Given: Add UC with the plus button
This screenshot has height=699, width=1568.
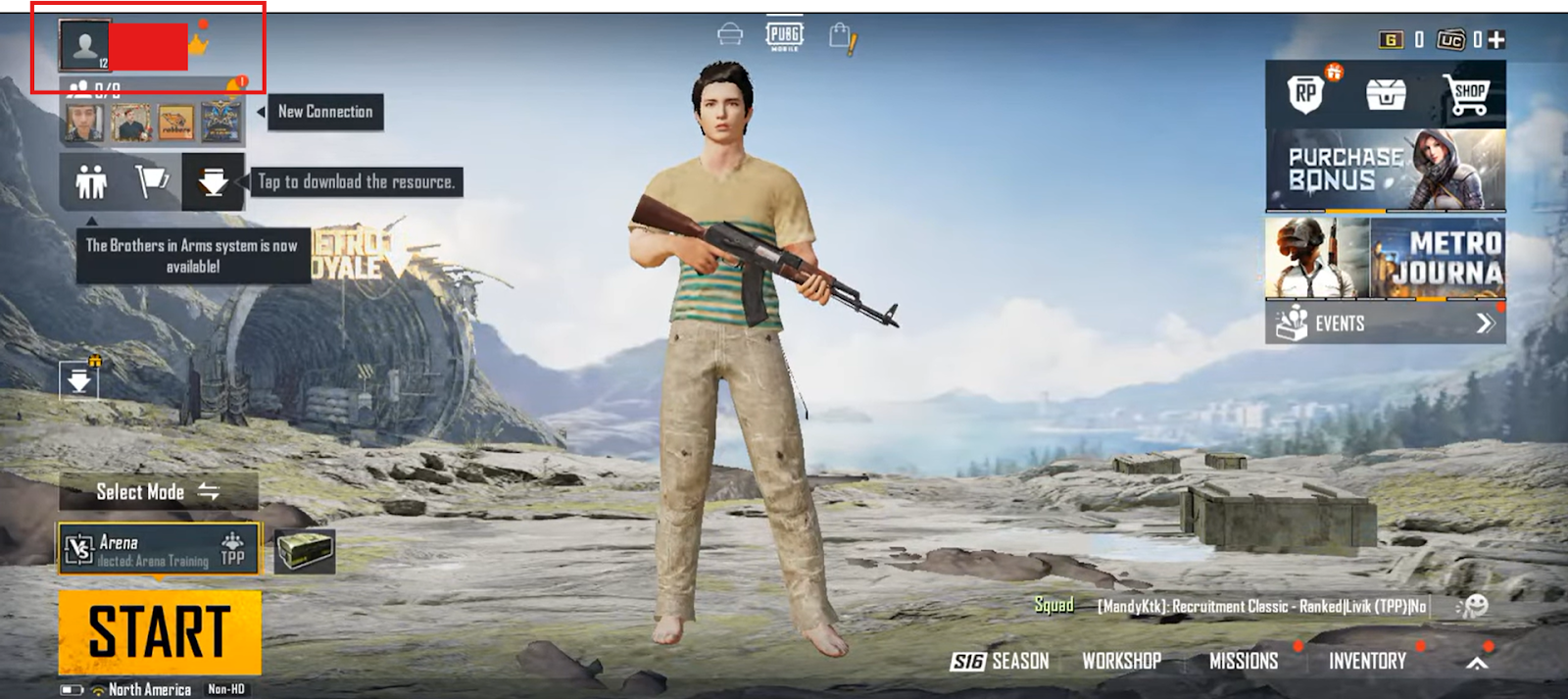Looking at the screenshot, I should point(1495,40).
